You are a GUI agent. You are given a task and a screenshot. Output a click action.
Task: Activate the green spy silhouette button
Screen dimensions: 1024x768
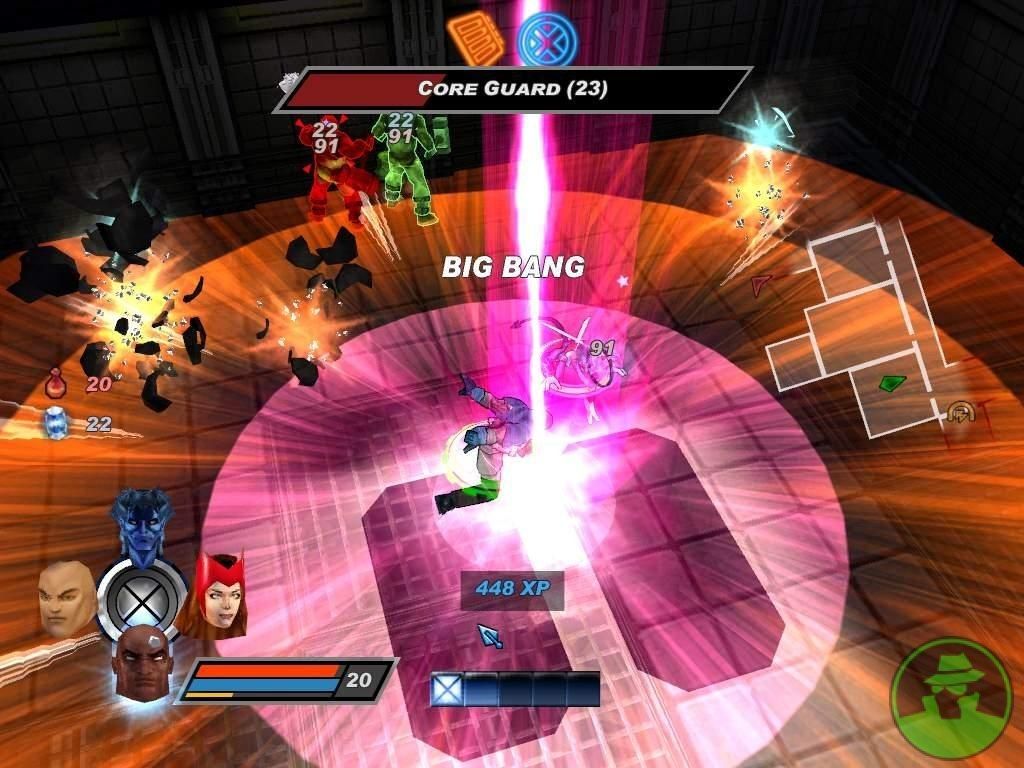pyautogui.click(x=950, y=697)
